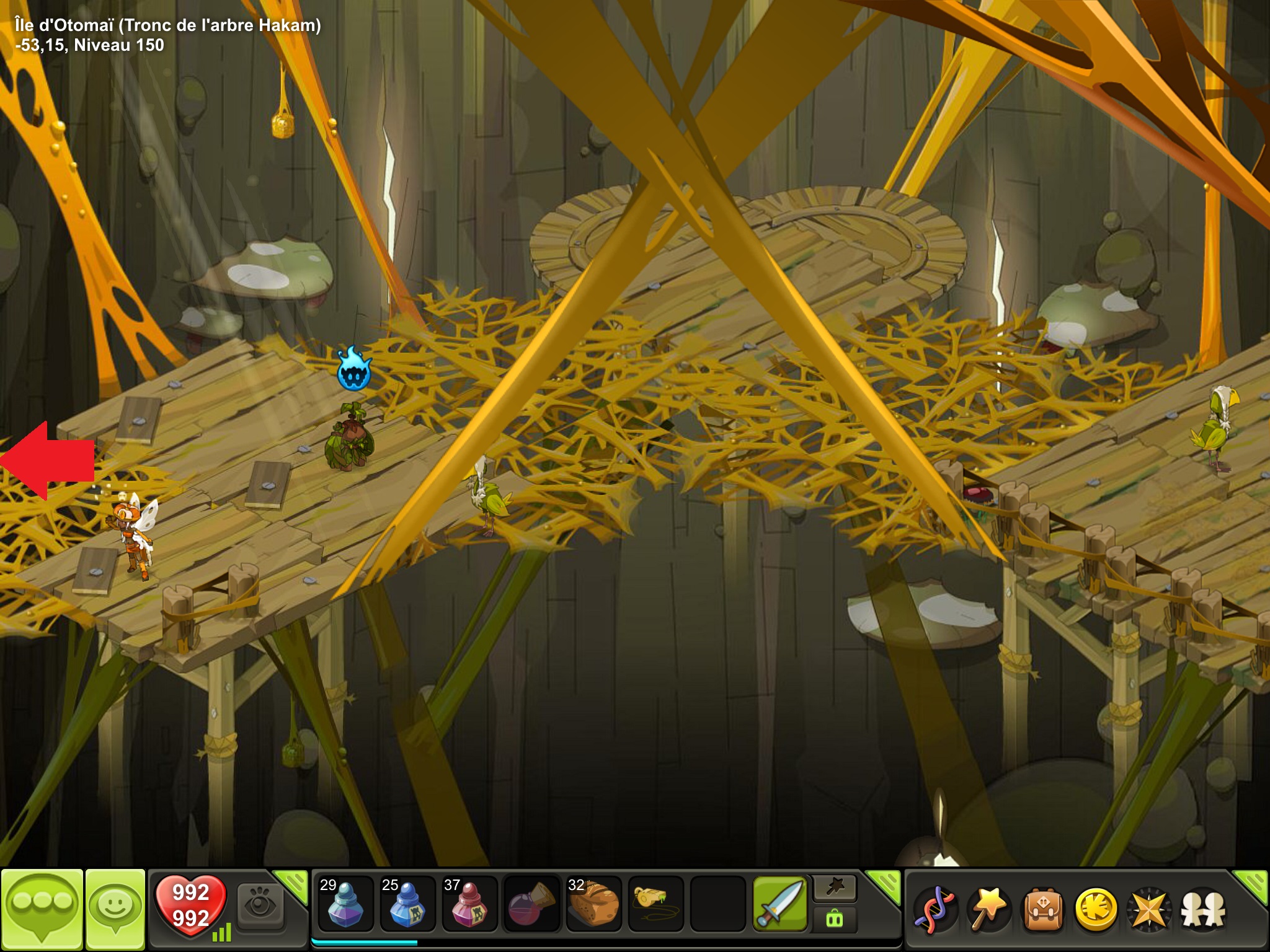The height and width of the screenshot is (952, 1270).
Task: Open the compass star map icon
Action: click(1149, 909)
